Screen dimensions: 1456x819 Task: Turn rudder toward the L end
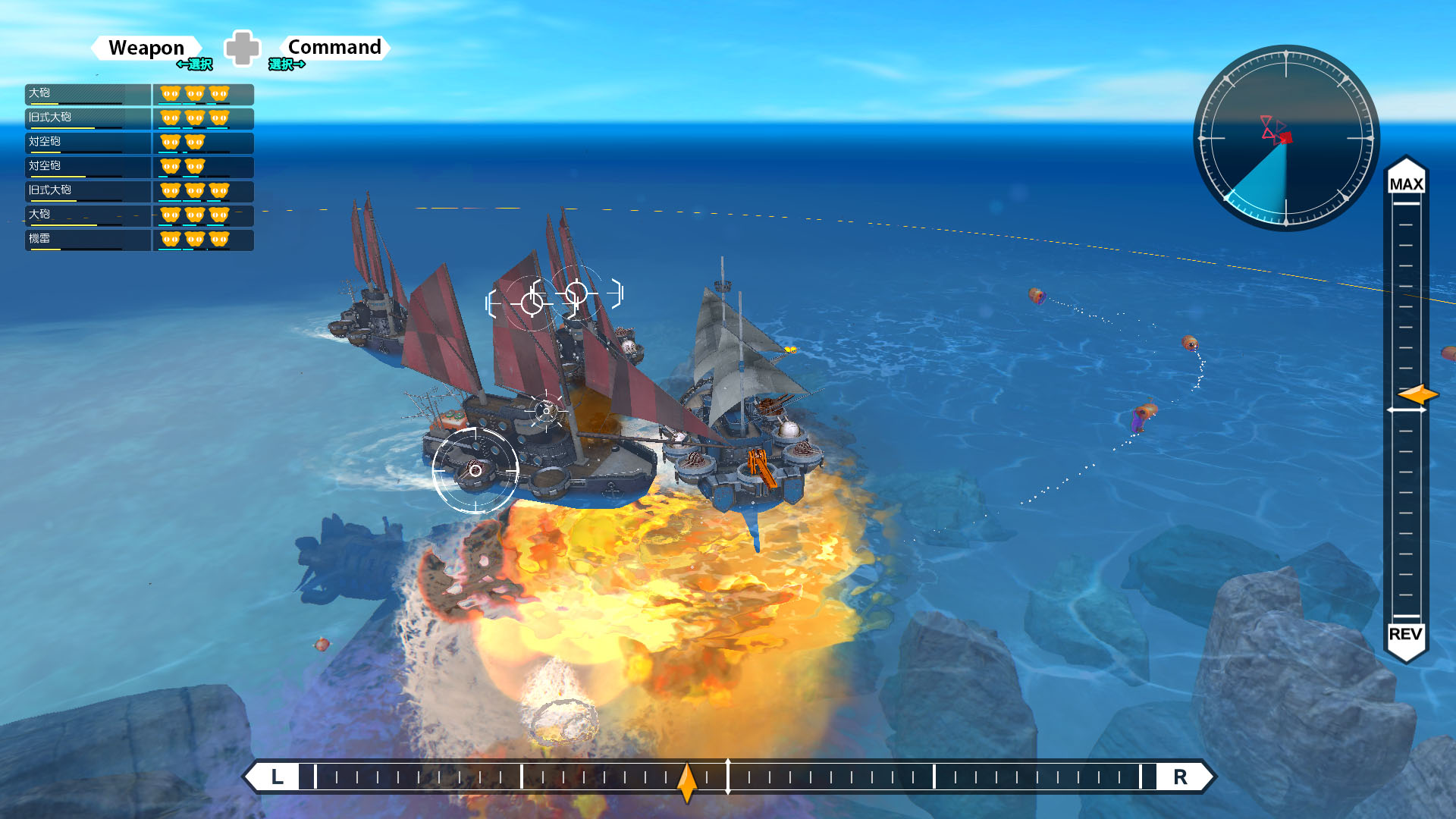coord(278,777)
